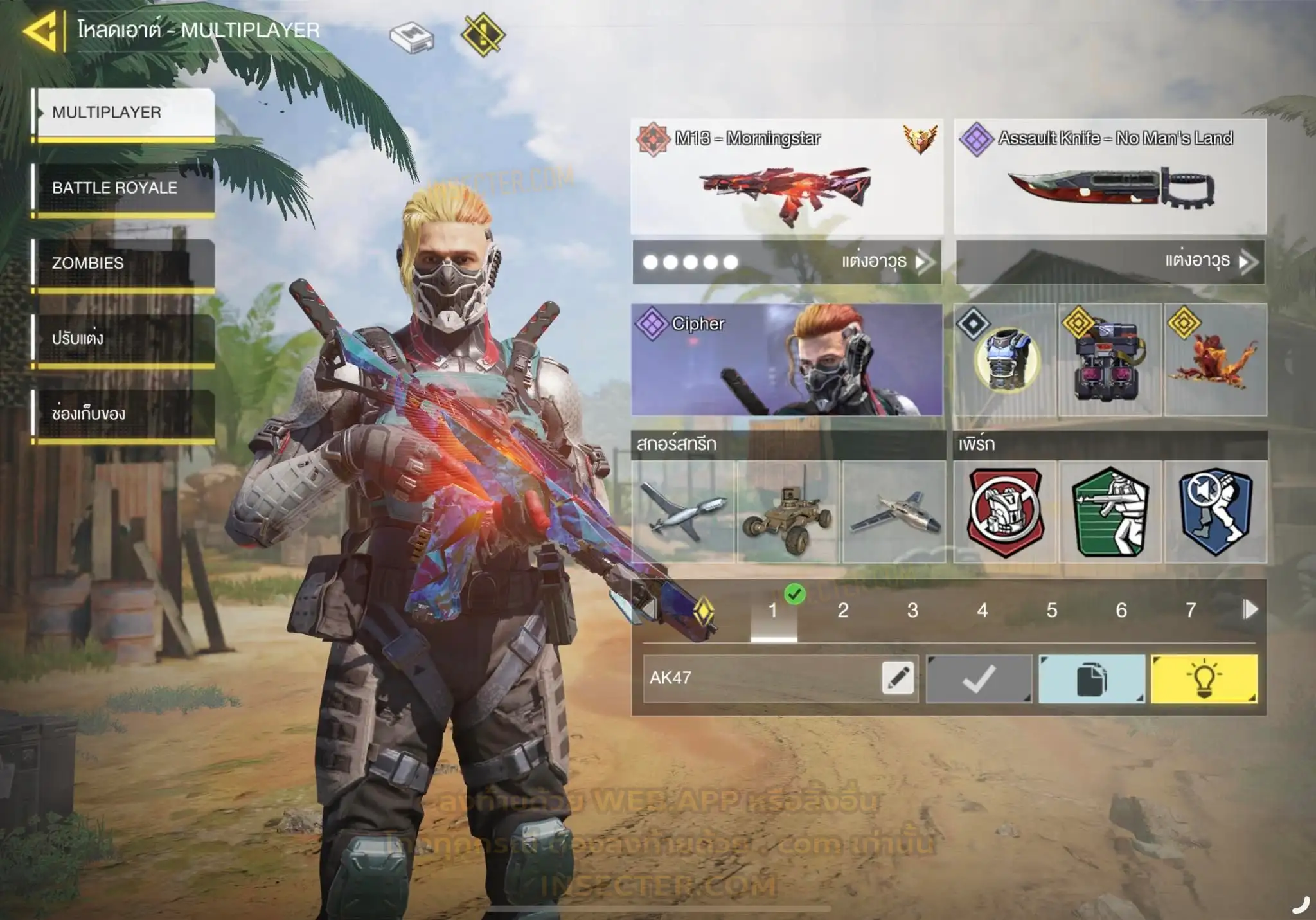The height and width of the screenshot is (920, 1316).
Task: Switch to loadout slot 3
Action: point(912,610)
